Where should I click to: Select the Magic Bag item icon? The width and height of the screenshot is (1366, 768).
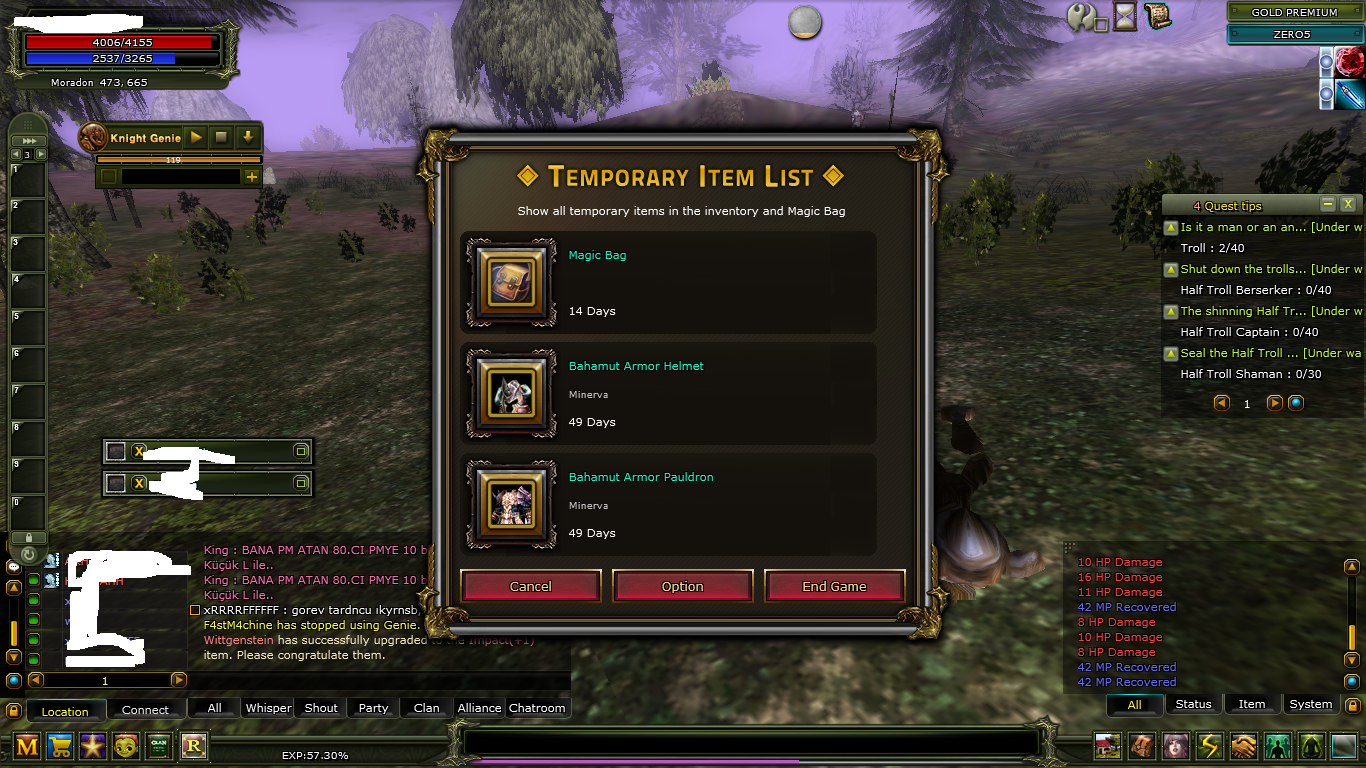(x=511, y=283)
